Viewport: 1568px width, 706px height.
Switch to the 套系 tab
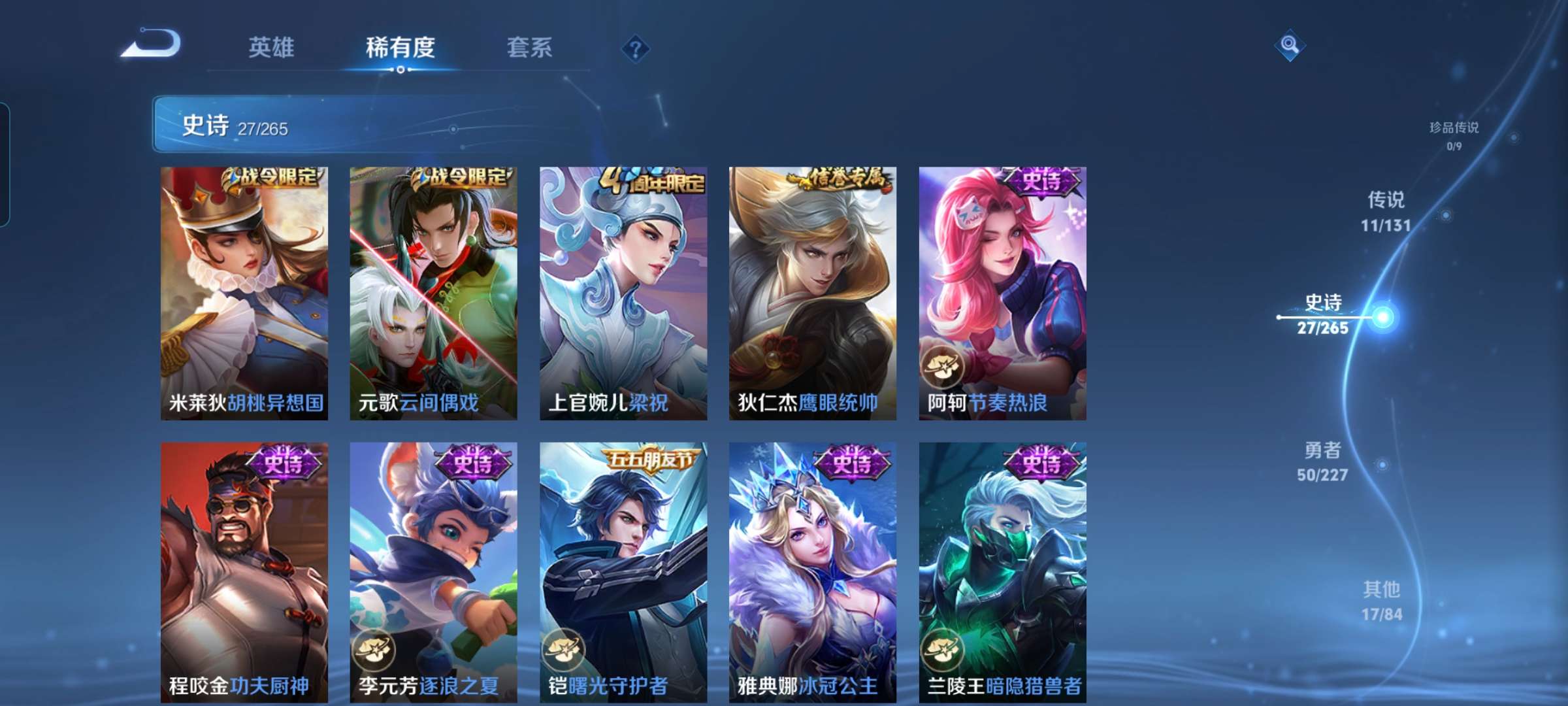(x=530, y=47)
